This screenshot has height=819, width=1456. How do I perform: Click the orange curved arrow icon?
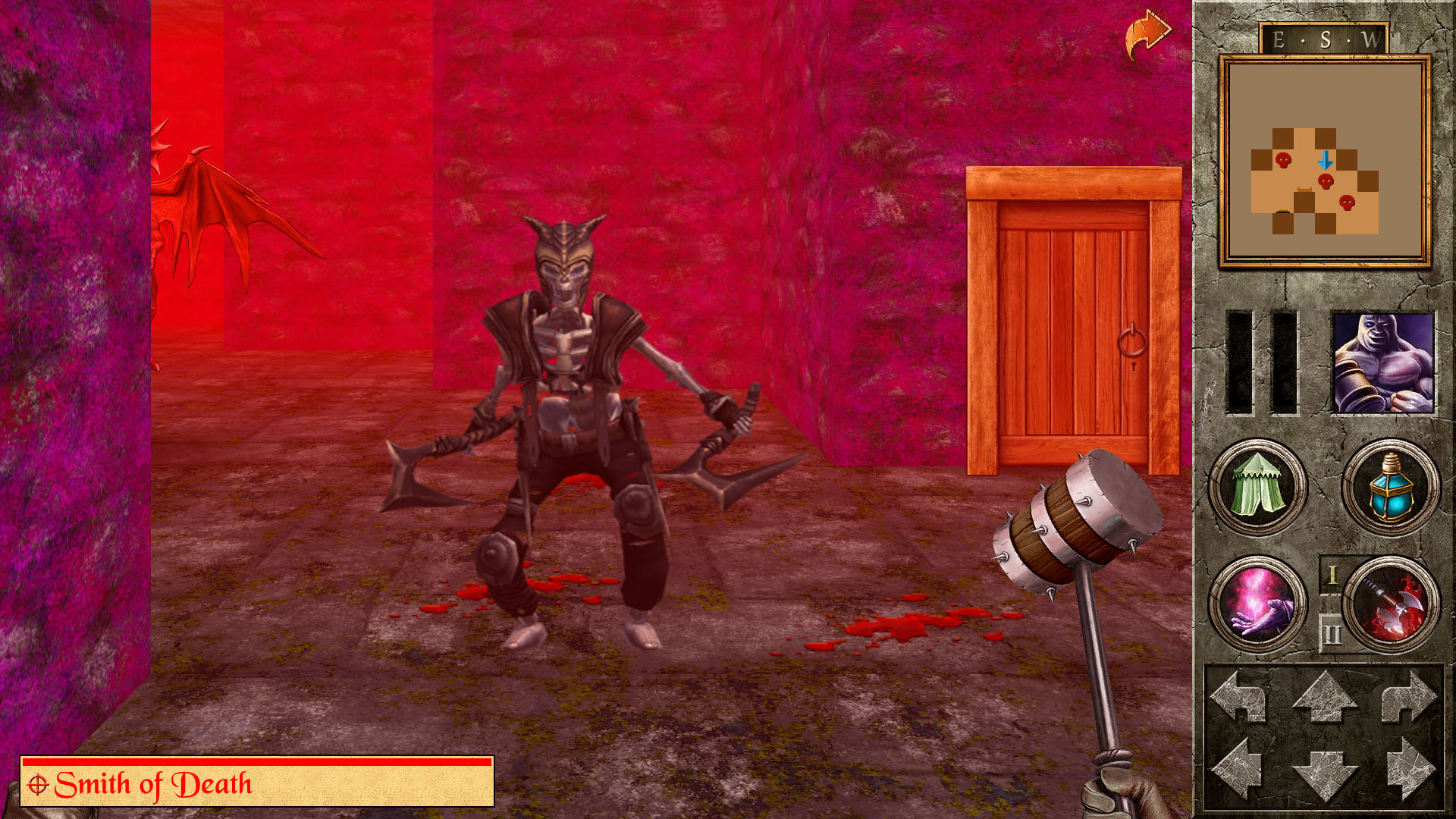click(1147, 35)
